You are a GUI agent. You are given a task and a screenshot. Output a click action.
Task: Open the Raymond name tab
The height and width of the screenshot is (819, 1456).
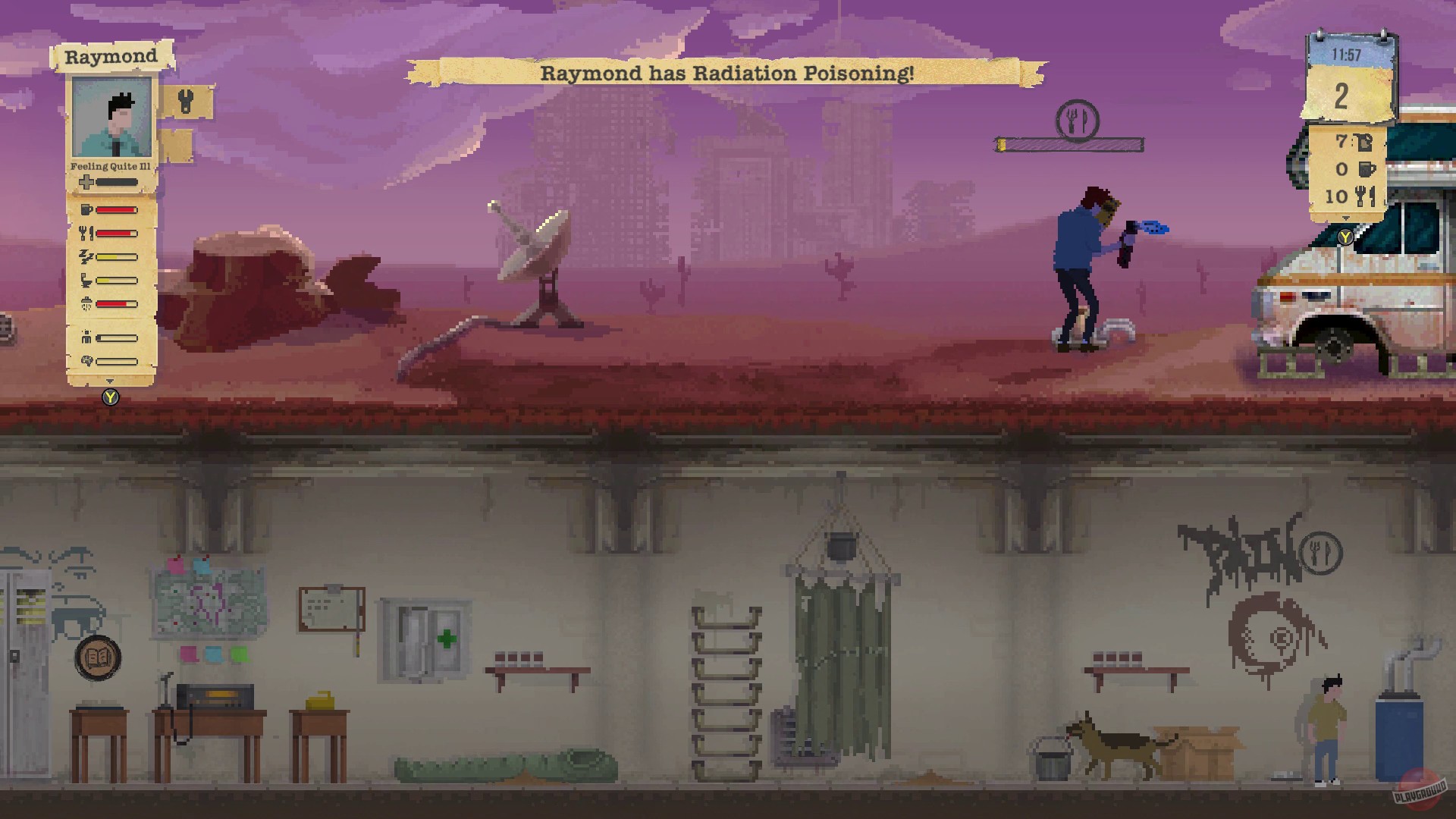point(112,56)
